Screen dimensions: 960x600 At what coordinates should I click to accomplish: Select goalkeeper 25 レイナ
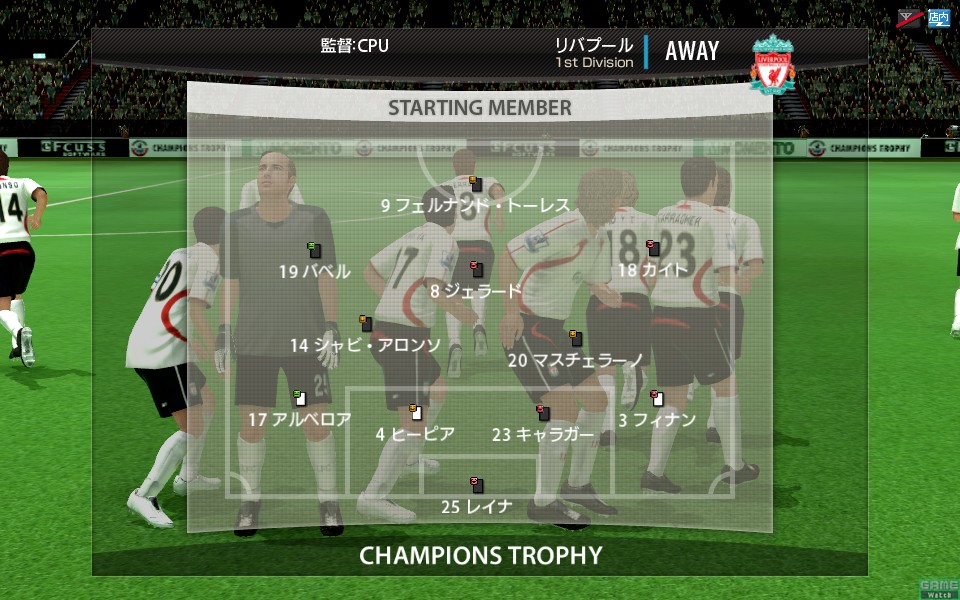tap(477, 506)
